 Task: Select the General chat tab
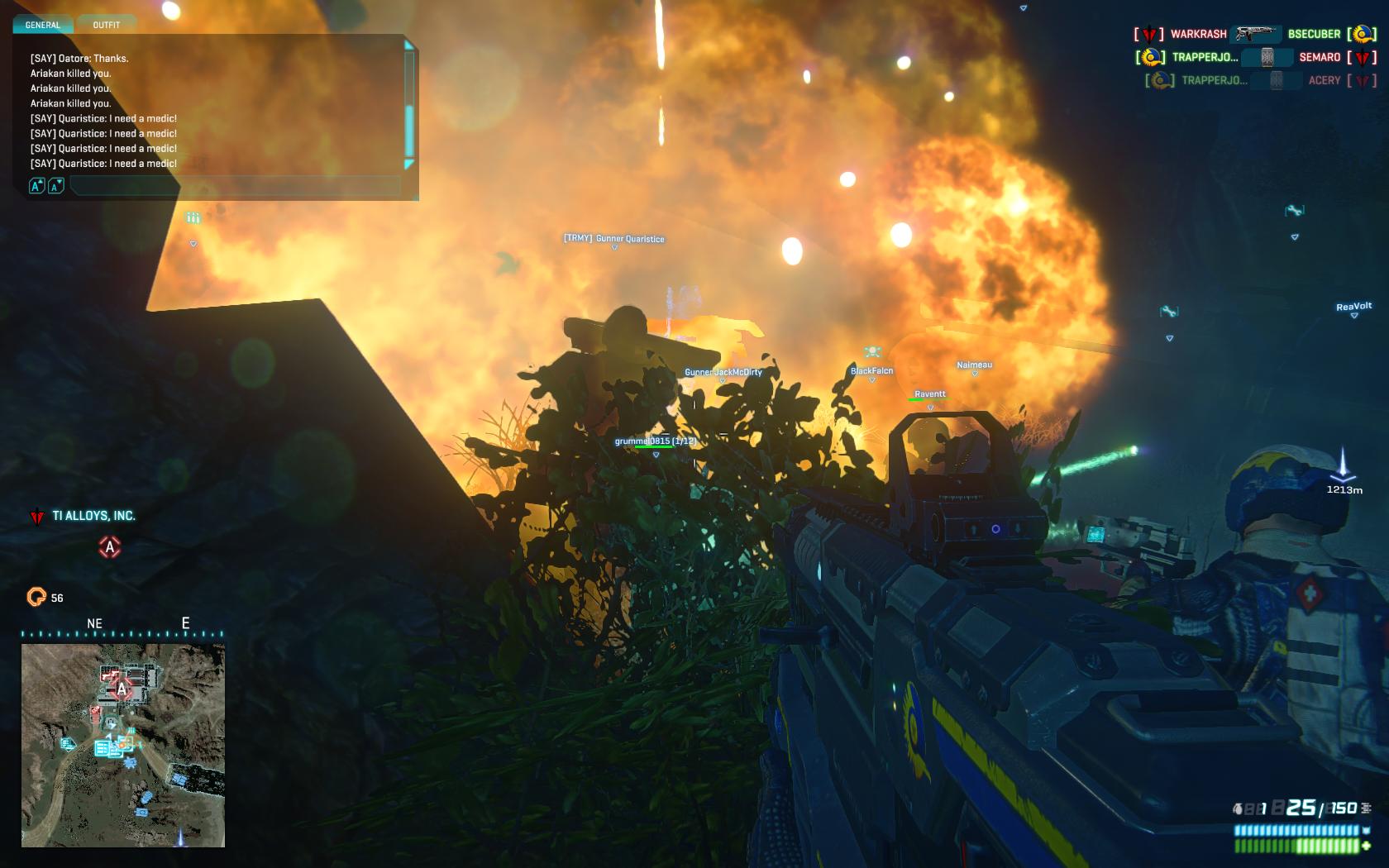pyautogui.click(x=43, y=25)
